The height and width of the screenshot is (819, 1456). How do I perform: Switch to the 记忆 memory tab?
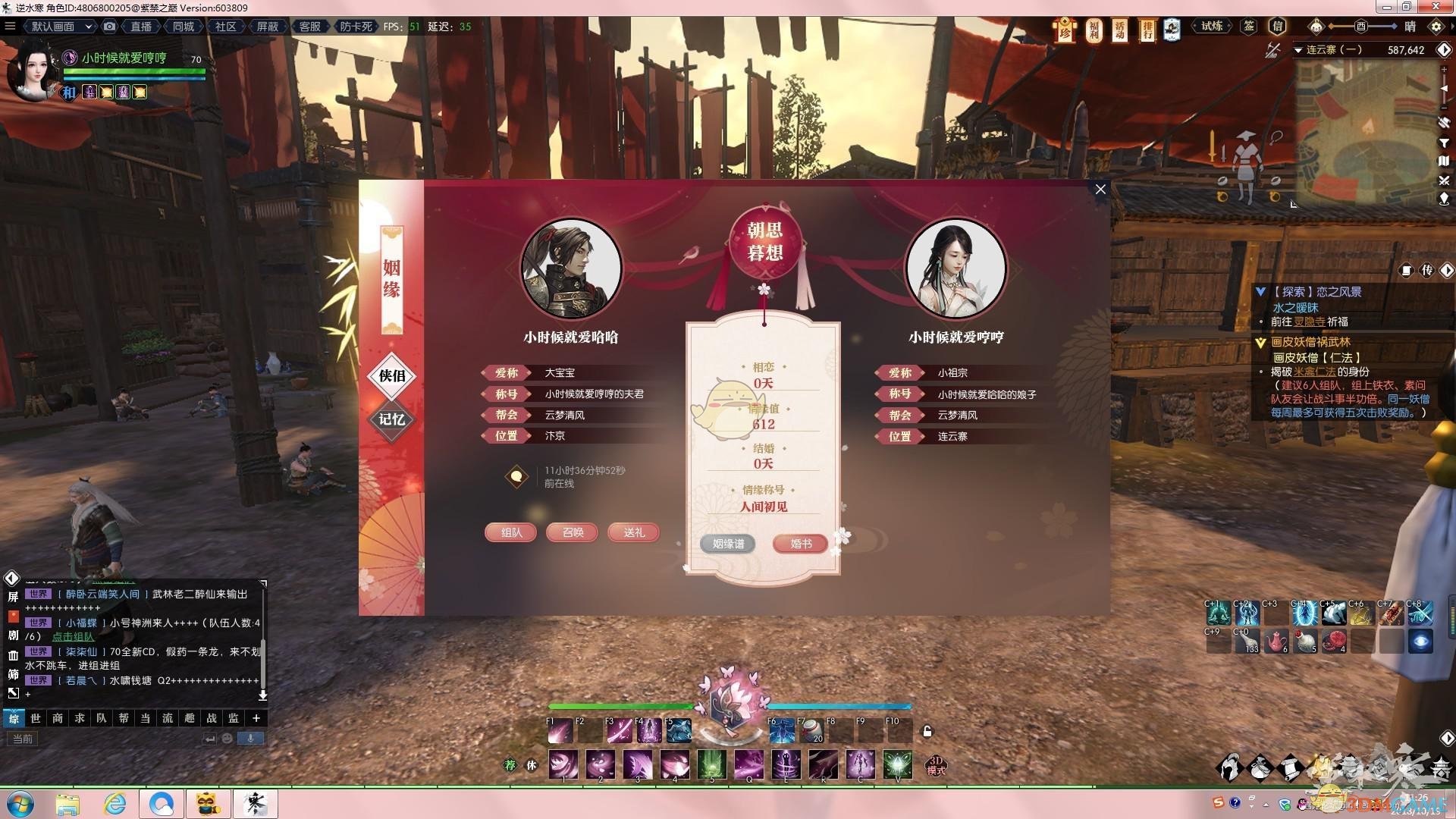click(x=391, y=419)
